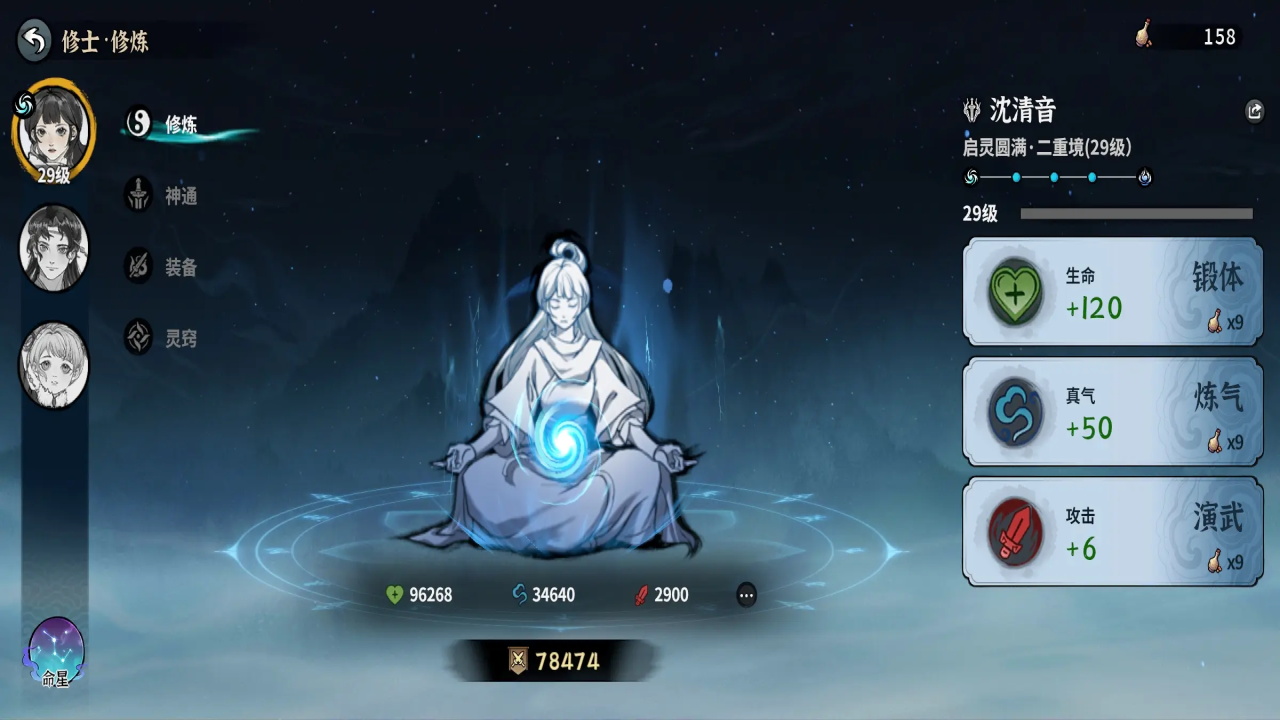Use 炼气 to raise 真气
This screenshot has height=720, width=1280.
tap(1112, 412)
